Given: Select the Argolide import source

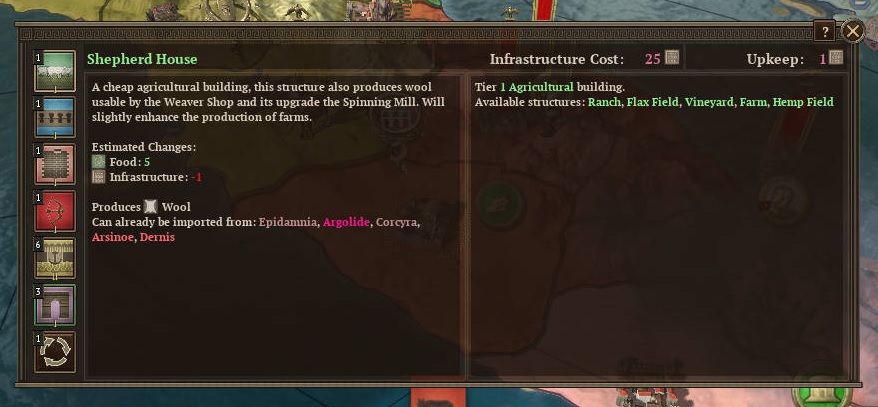Looking at the screenshot, I should 345,221.
